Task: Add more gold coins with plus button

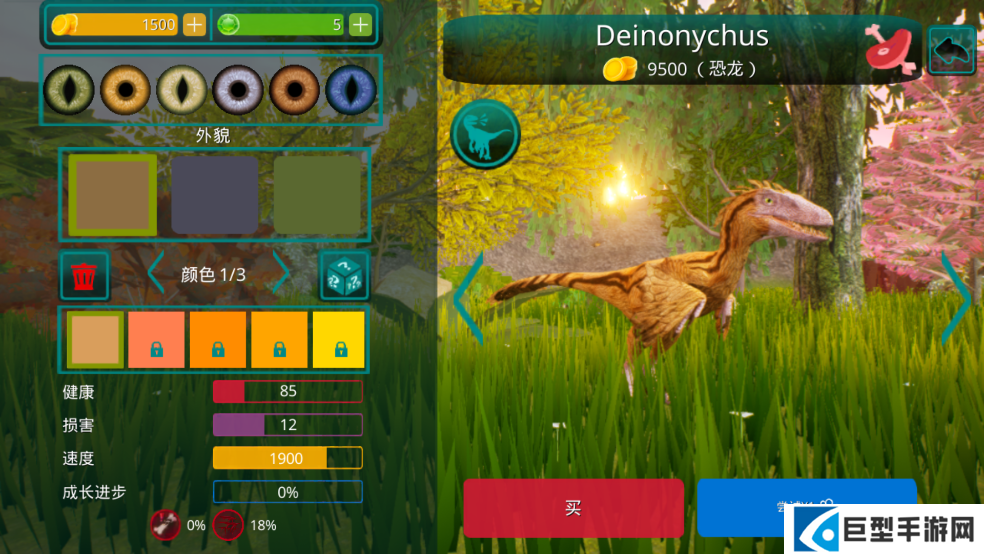Action: pyautogui.click(x=194, y=25)
